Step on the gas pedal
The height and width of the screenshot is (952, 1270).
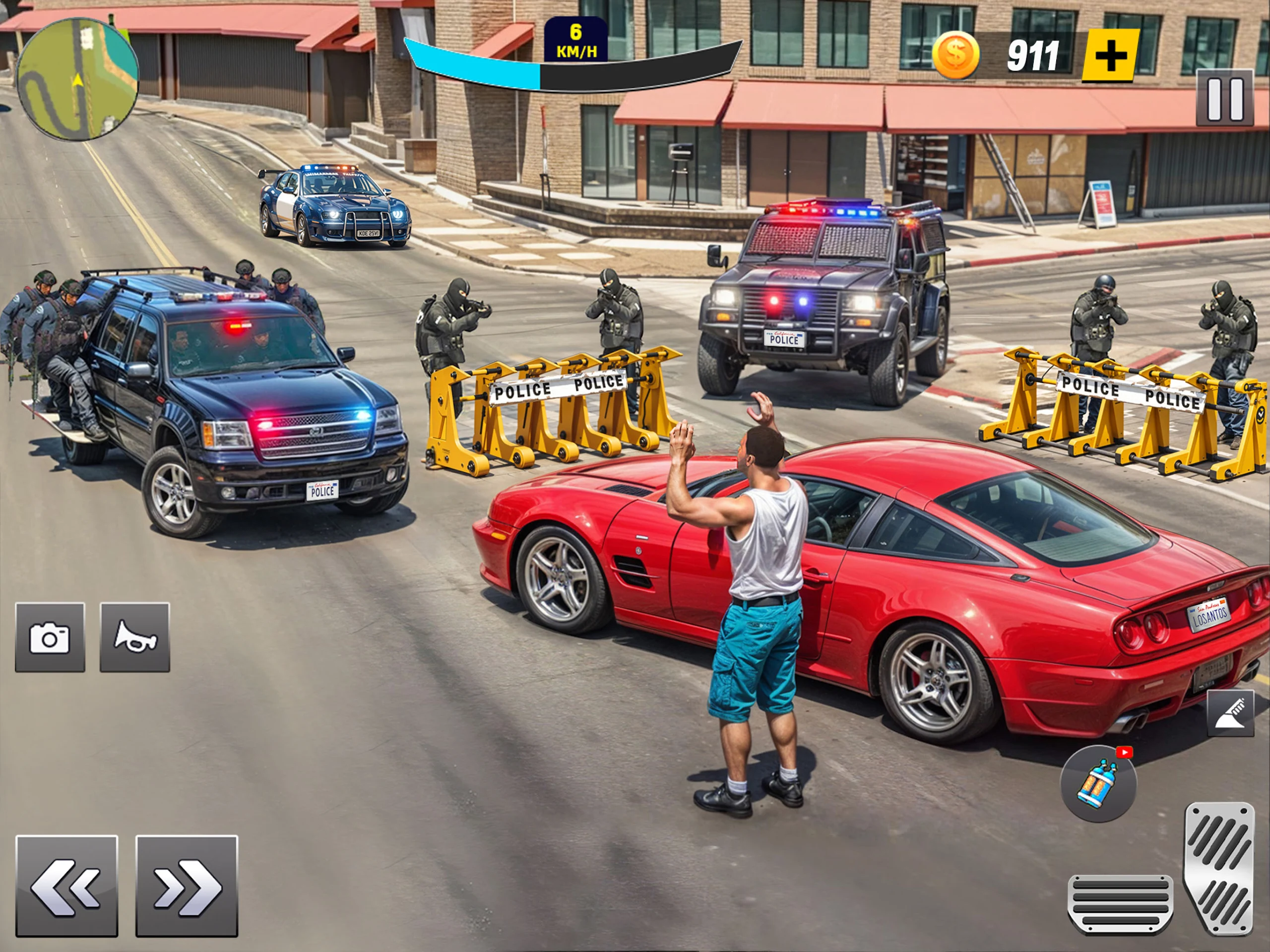pos(1218,867)
